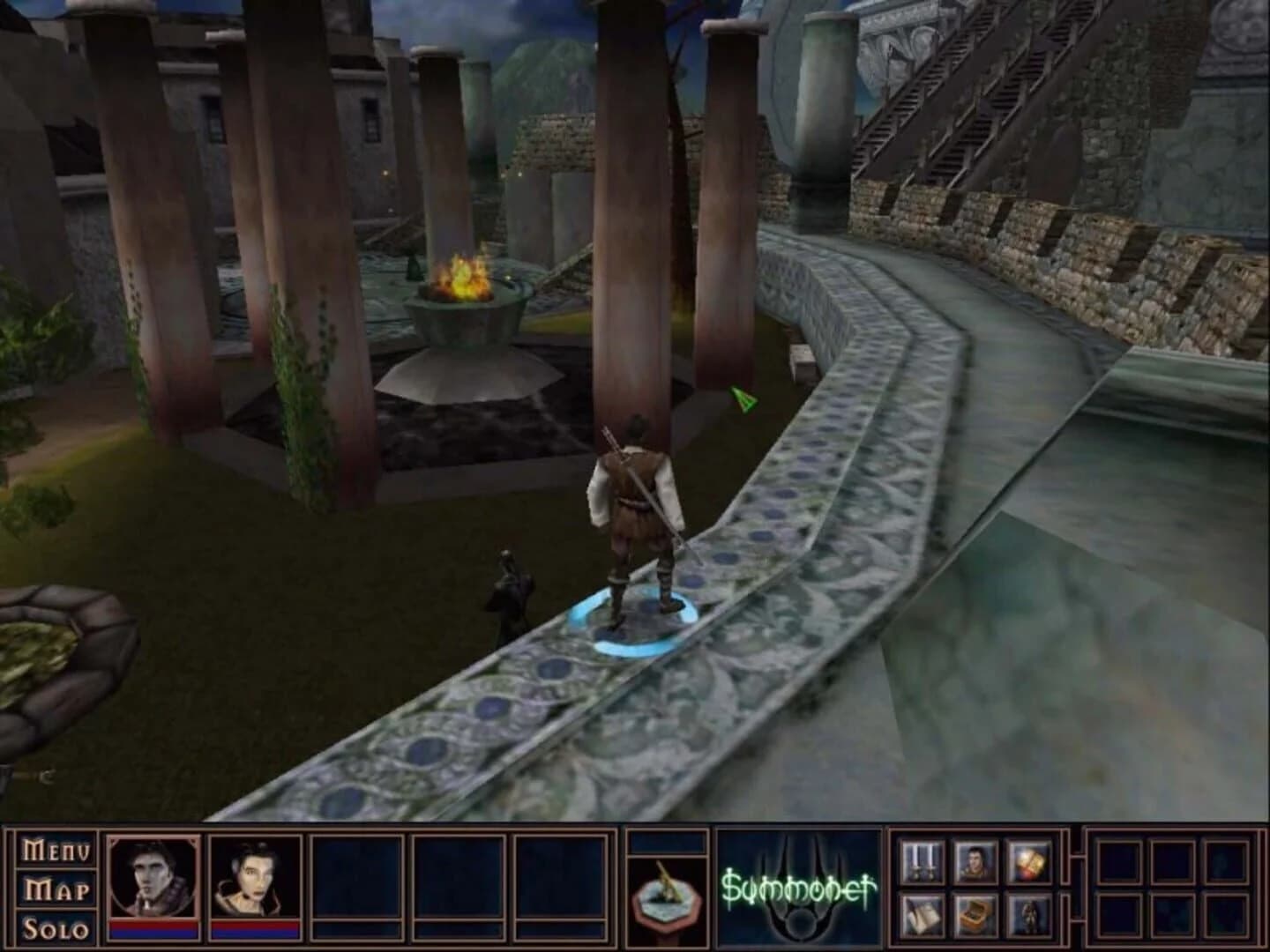Viewport: 1270px width, 952px height.
Task: Click the quill and scroll journal icon
Action: coord(922,915)
